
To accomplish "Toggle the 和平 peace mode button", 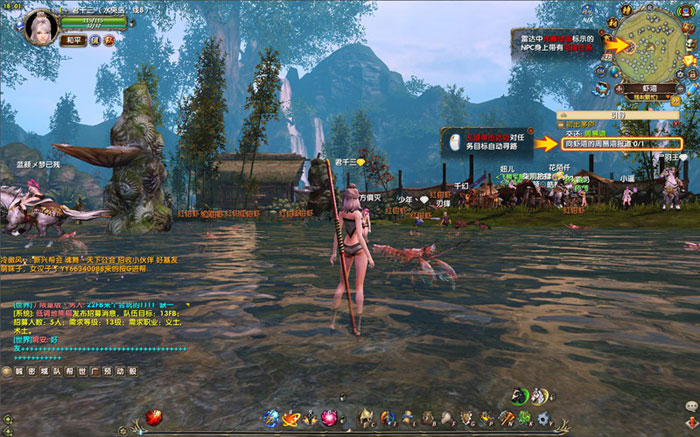I will pos(72,40).
